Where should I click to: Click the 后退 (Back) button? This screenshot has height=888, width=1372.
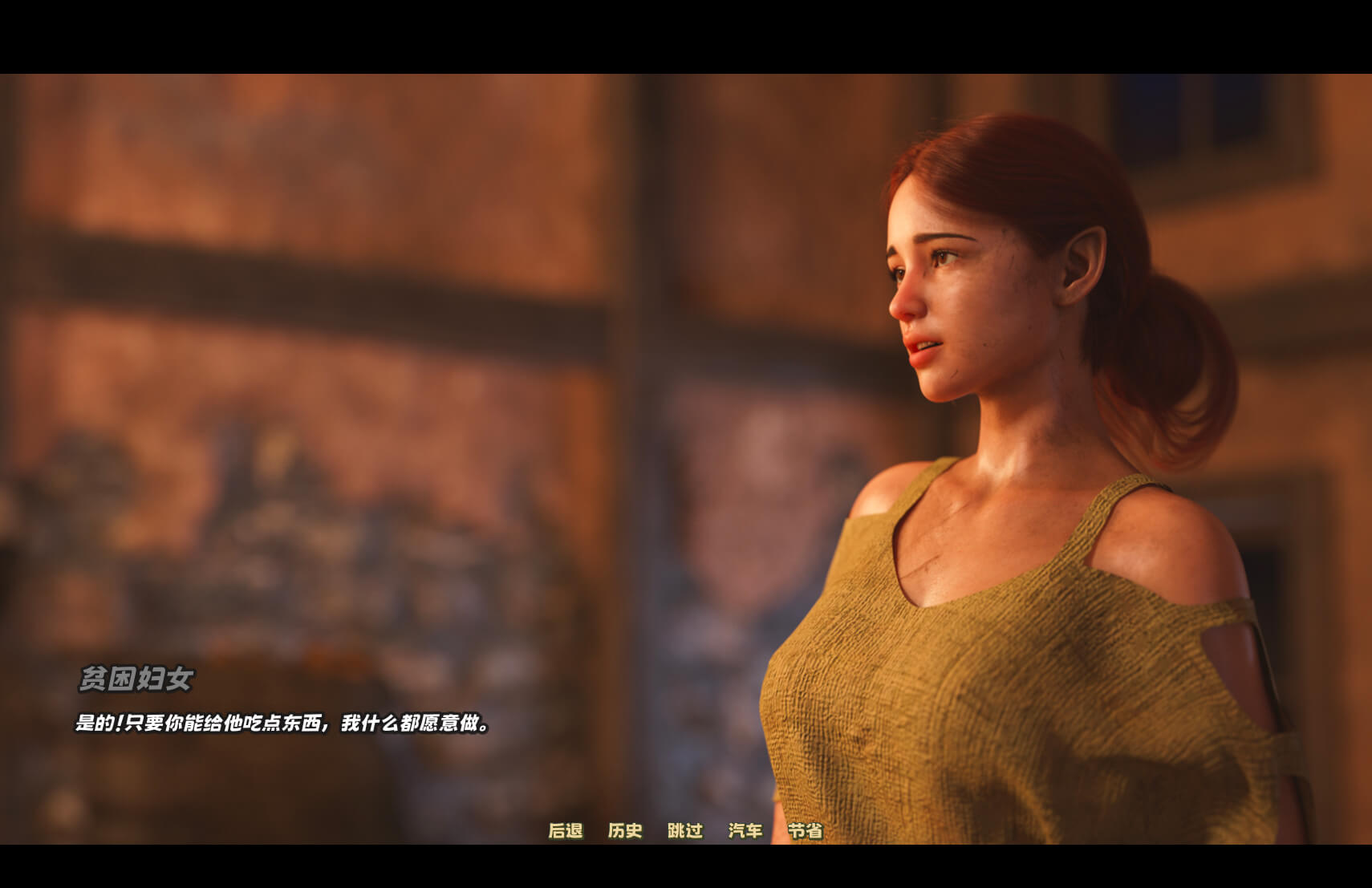(566, 831)
